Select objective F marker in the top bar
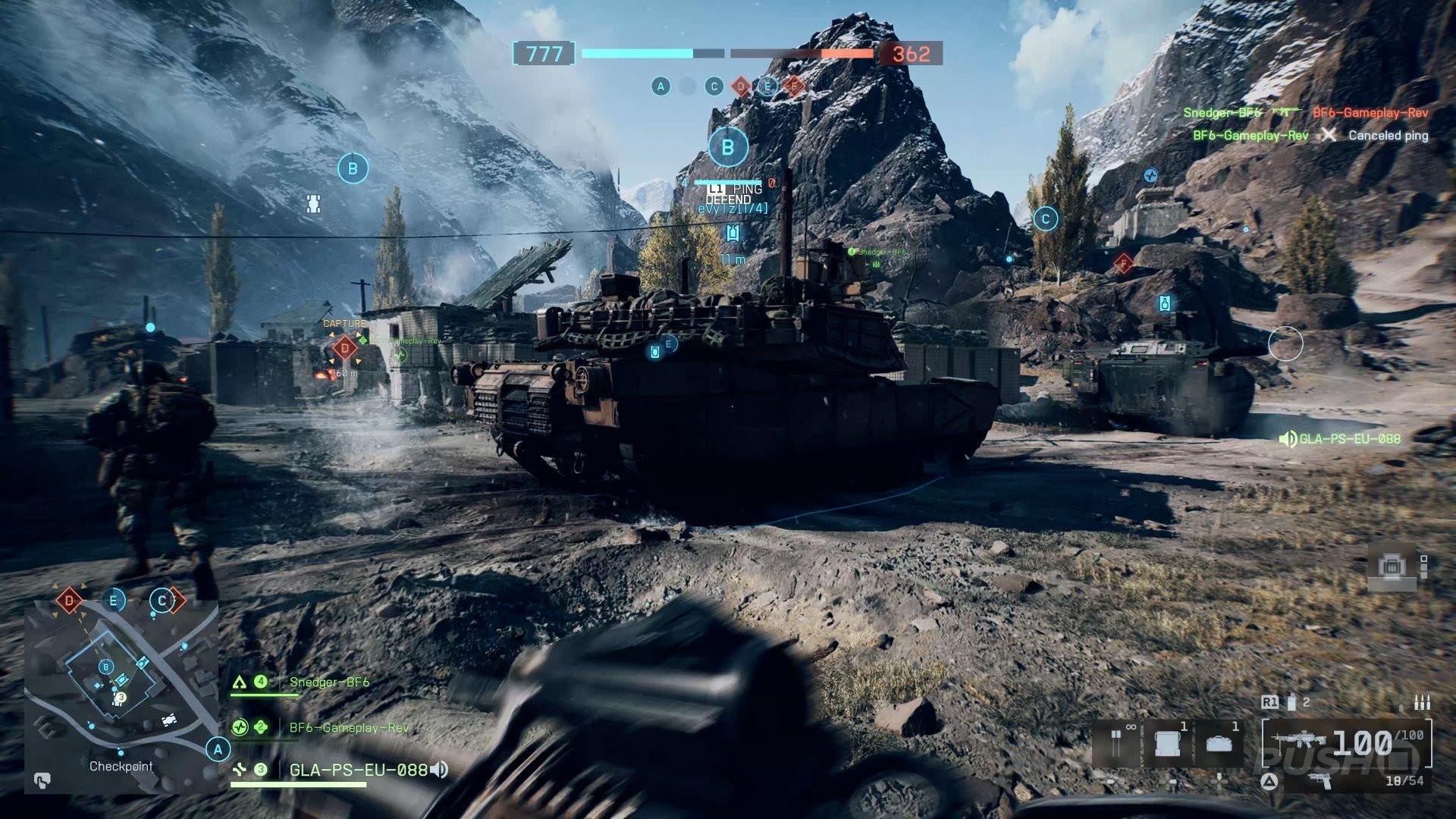 794,86
